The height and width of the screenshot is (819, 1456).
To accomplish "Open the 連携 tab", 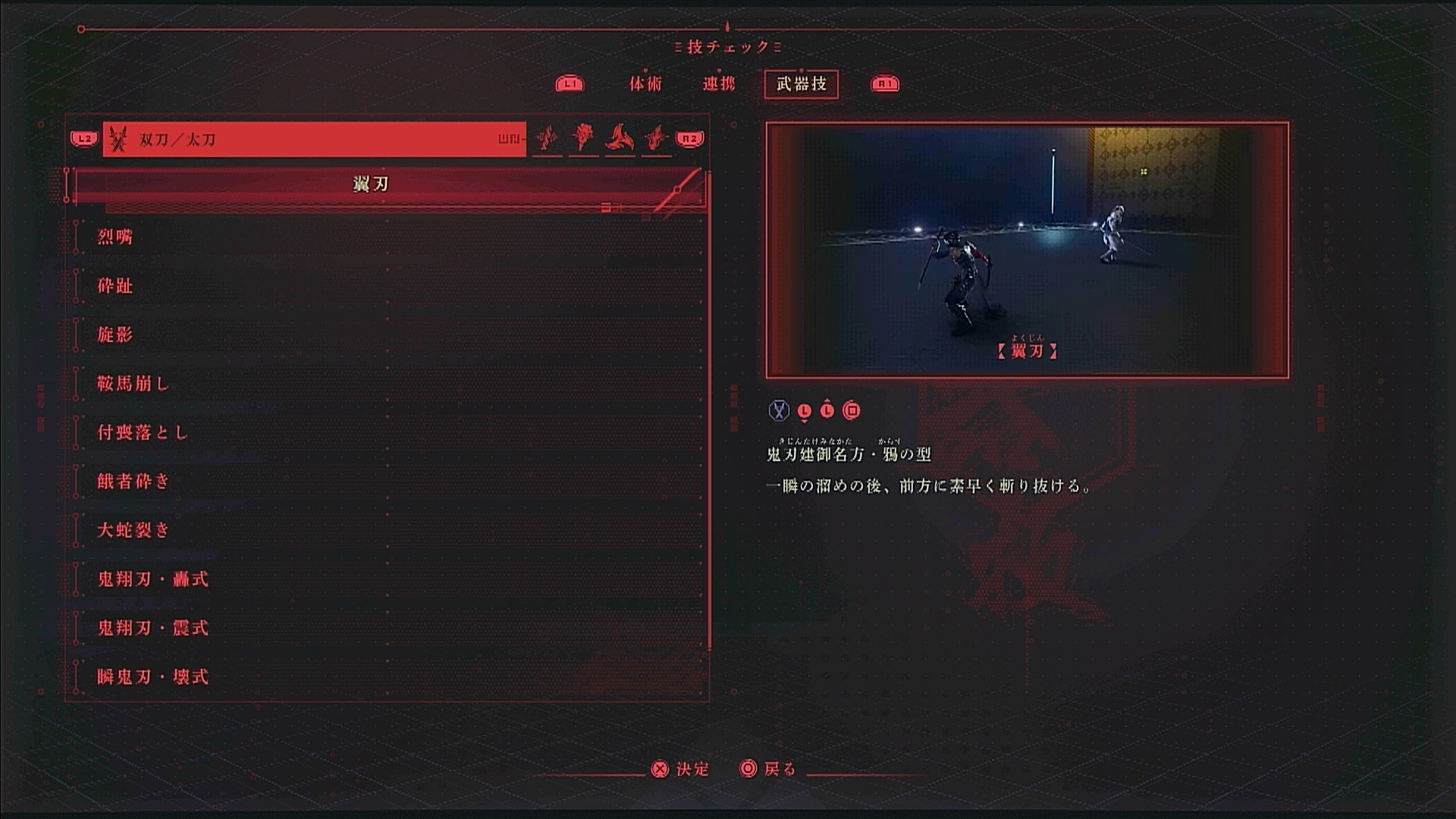I will pyautogui.click(x=718, y=84).
